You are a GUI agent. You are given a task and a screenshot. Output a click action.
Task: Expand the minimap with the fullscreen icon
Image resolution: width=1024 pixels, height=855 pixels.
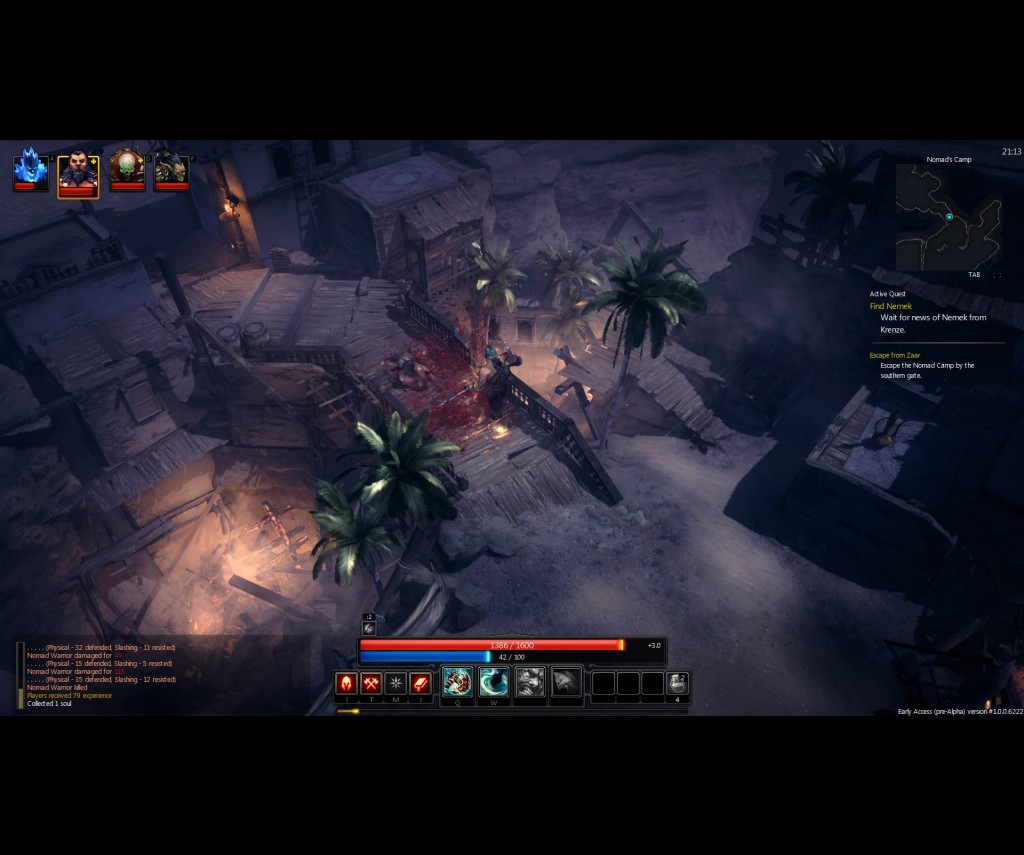point(997,275)
